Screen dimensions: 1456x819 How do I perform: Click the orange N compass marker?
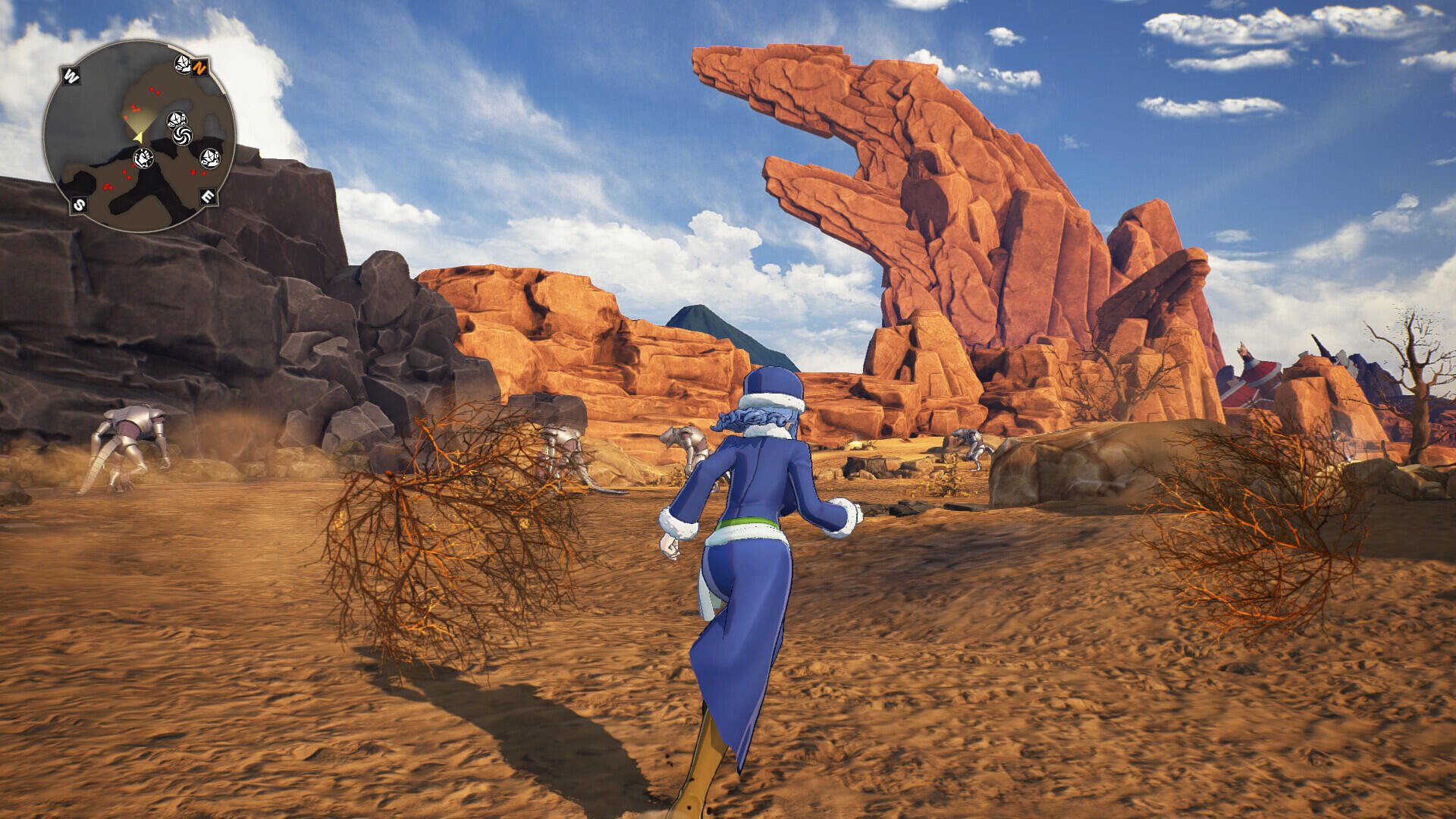[x=199, y=67]
